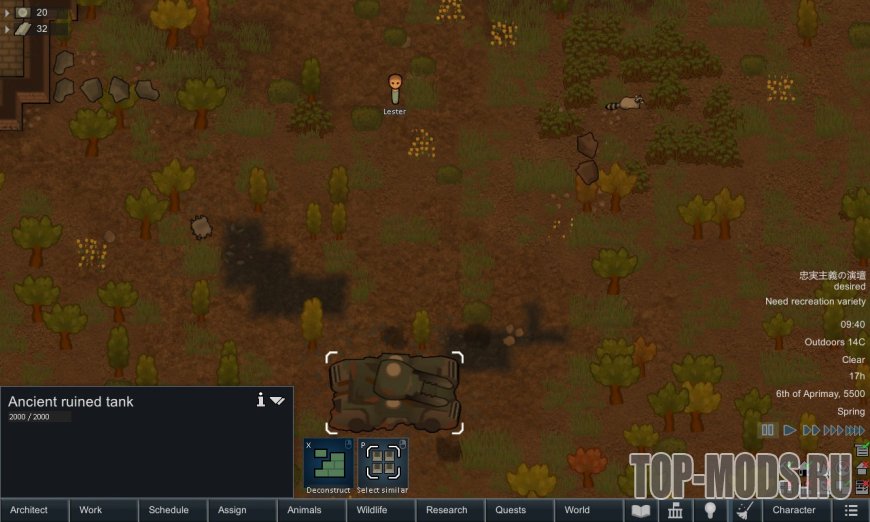
Task: Open the info card for the tank
Action: pyautogui.click(x=260, y=400)
